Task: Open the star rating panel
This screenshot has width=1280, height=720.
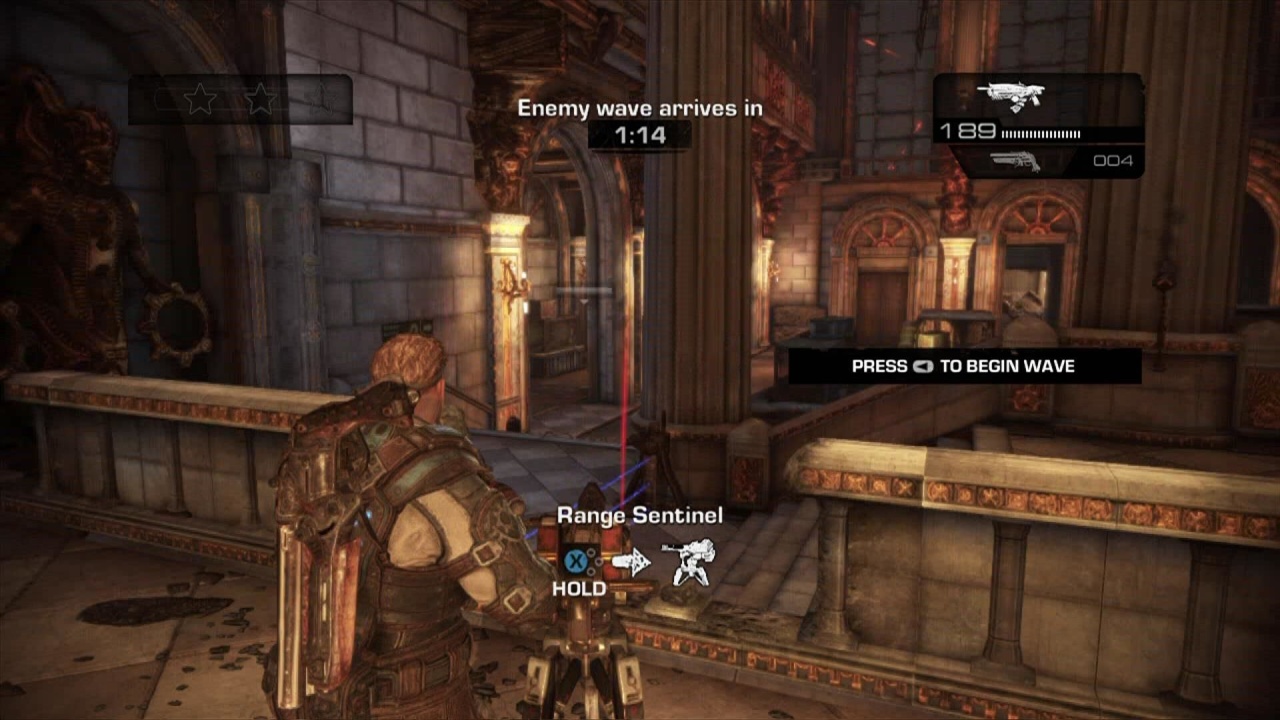Action: [x=240, y=100]
